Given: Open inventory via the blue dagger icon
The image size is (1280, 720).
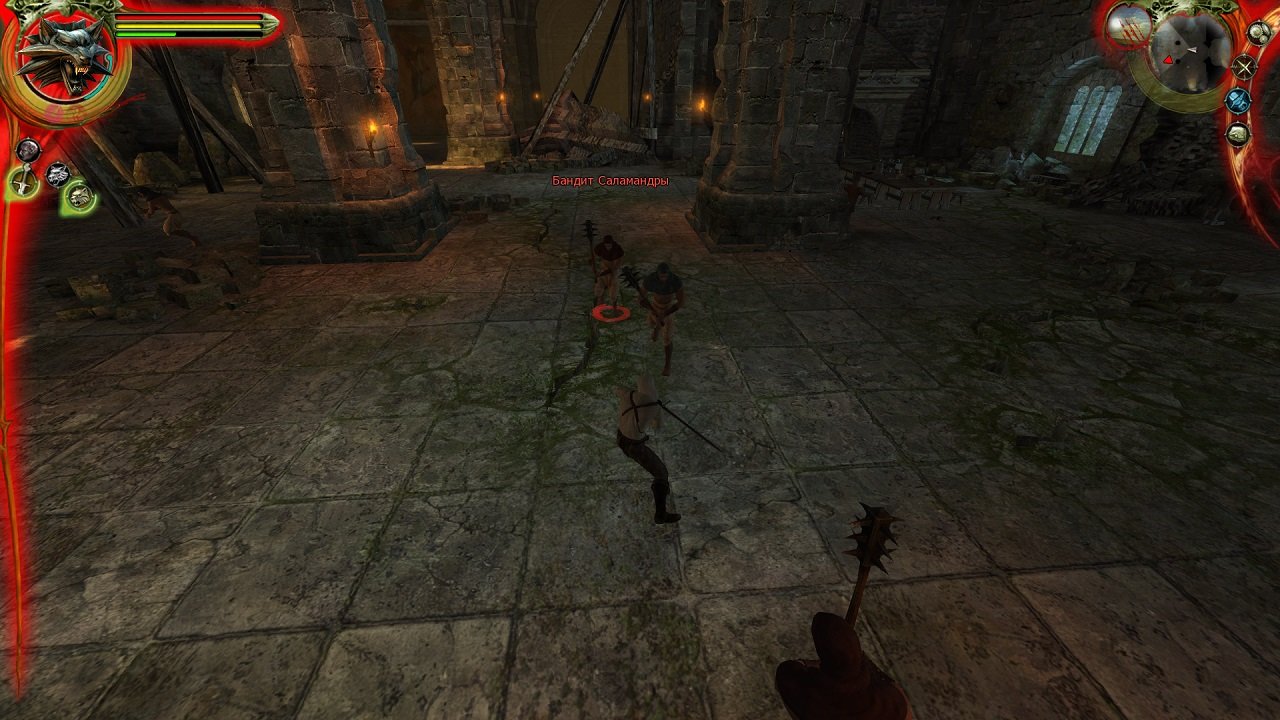Looking at the screenshot, I should click(1237, 102).
